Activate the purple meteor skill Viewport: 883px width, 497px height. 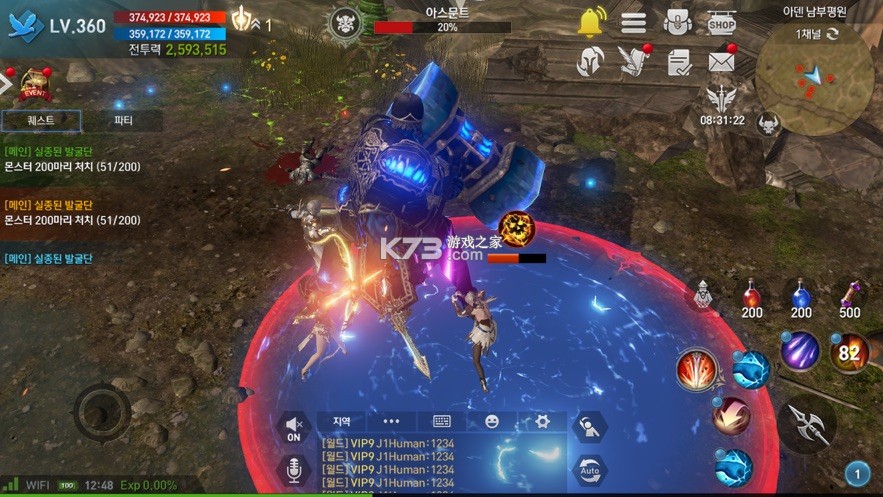click(x=800, y=350)
